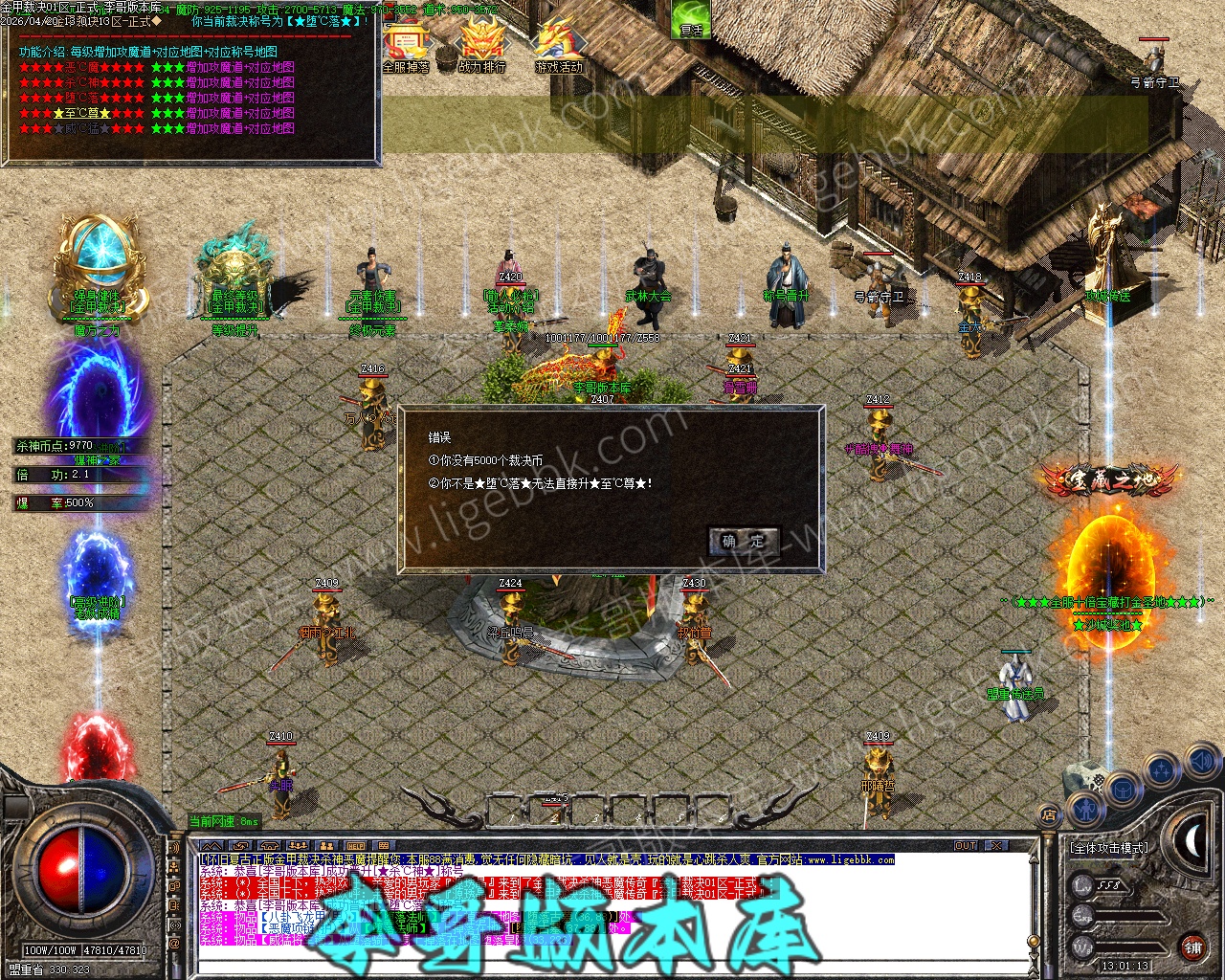This screenshot has width=1225, height=980.
Task: Open the 游戏活动 game events icon
Action: pos(557,46)
